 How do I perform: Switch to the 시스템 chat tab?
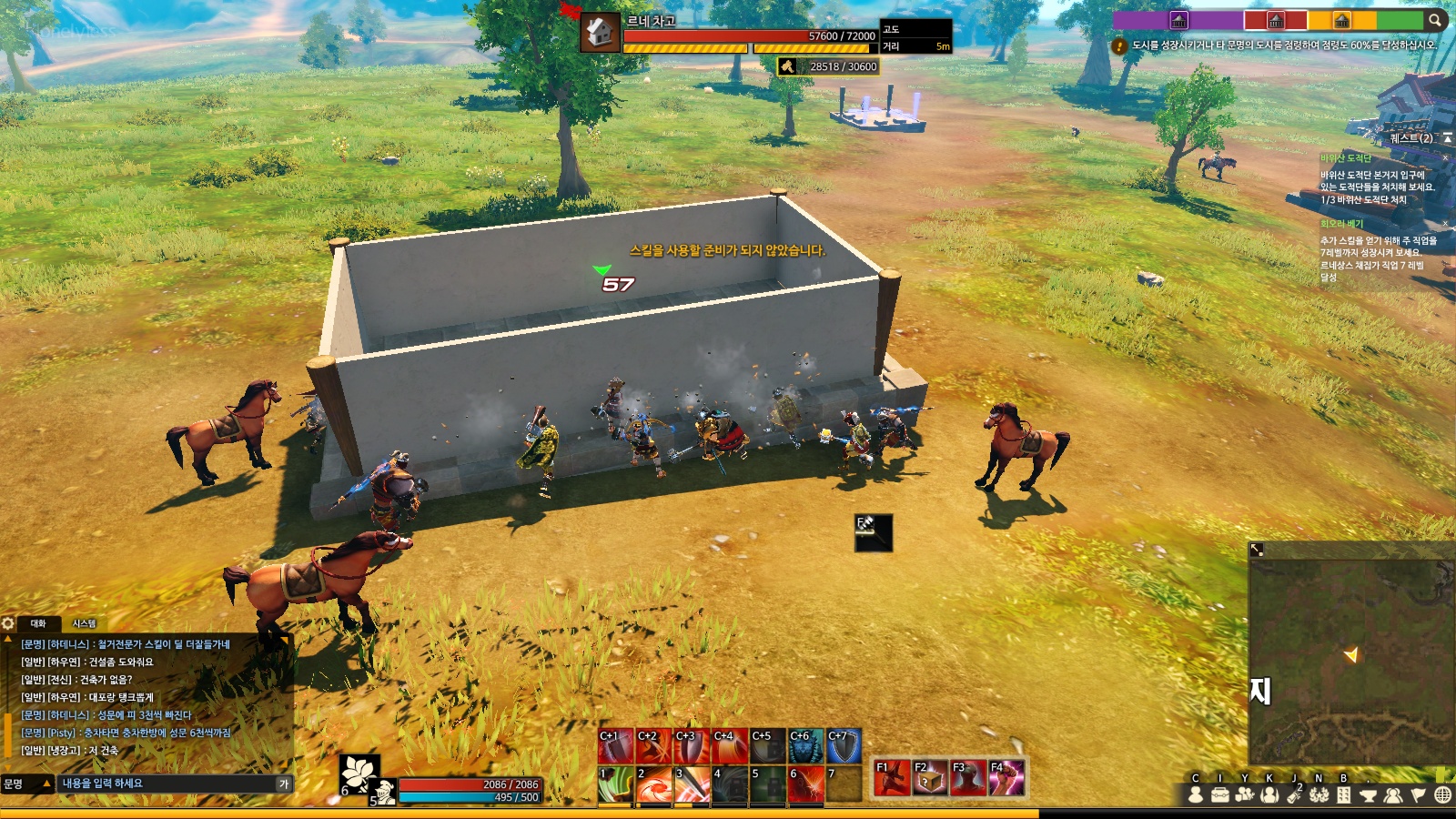coord(84,623)
